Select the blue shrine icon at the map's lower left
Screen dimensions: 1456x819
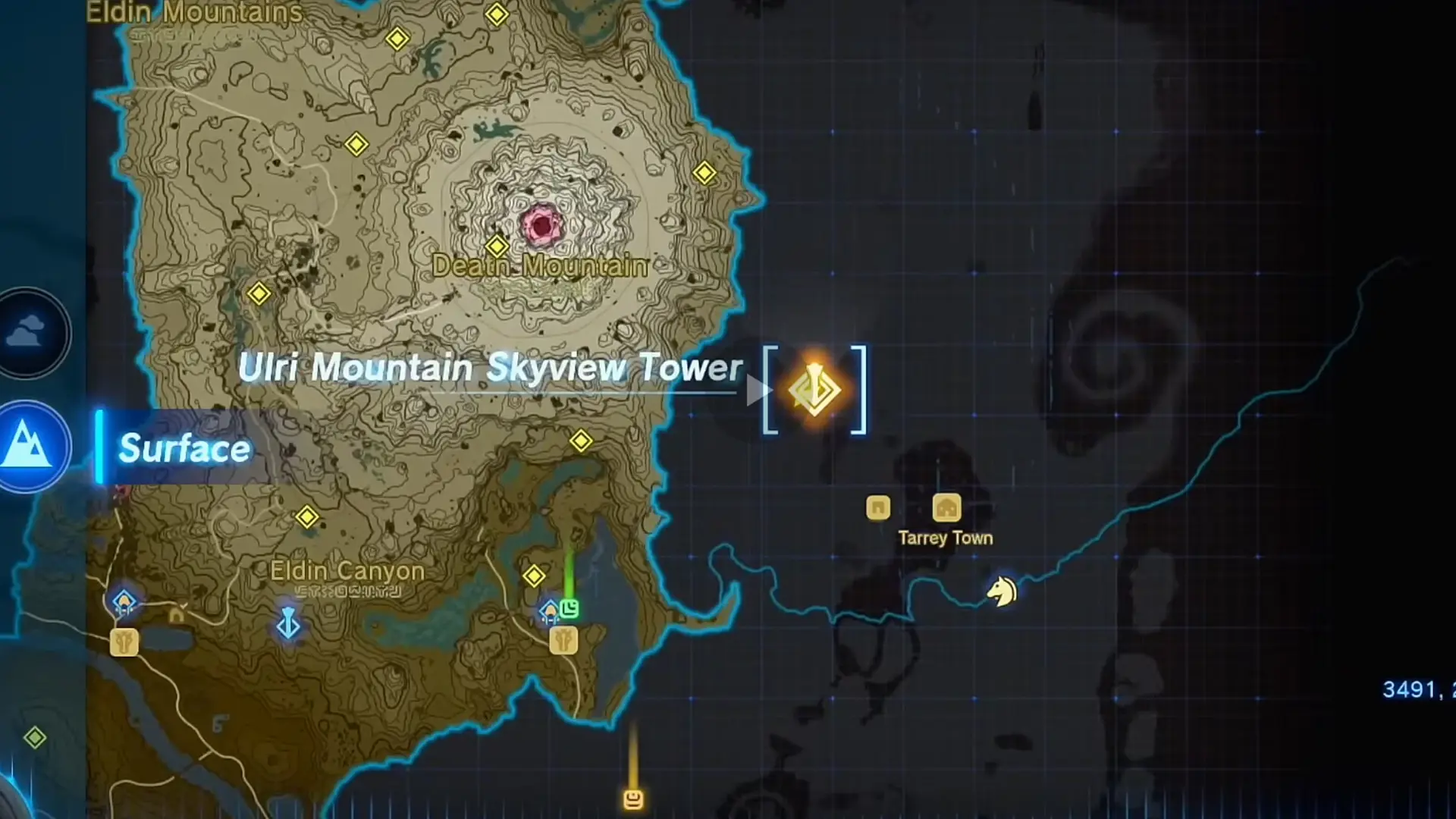click(125, 599)
